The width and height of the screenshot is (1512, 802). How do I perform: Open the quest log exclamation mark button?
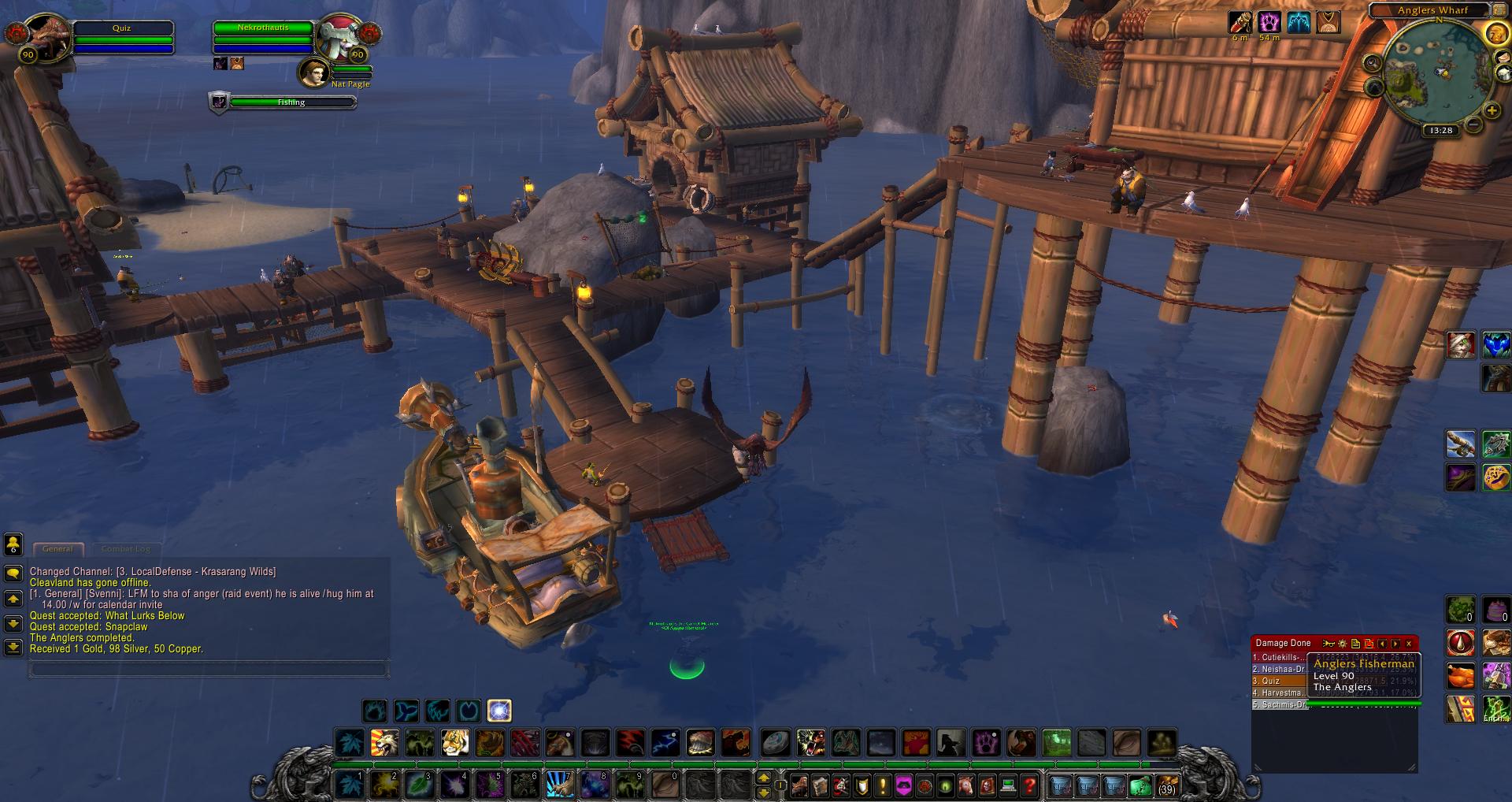[882, 785]
